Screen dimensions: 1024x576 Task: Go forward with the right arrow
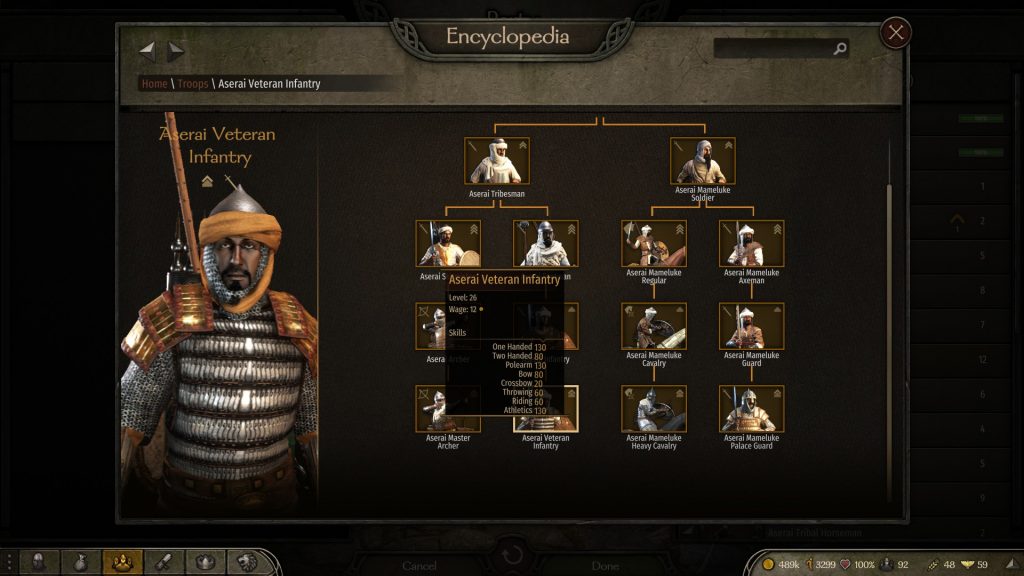click(x=176, y=50)
